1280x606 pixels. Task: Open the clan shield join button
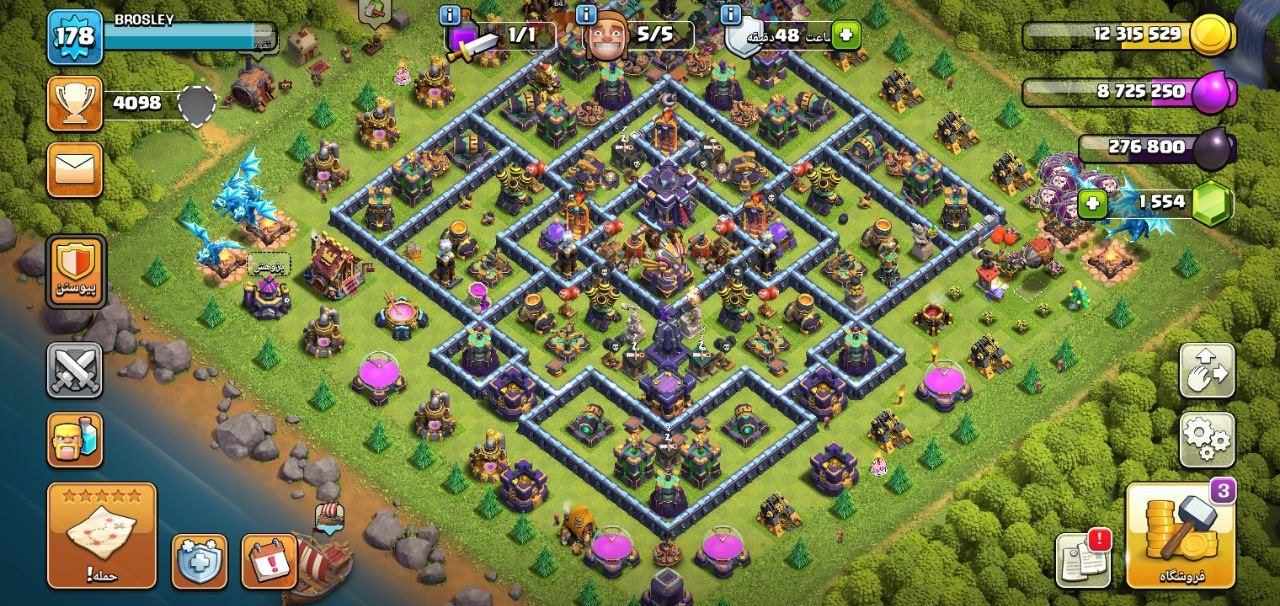click(76, 272)
